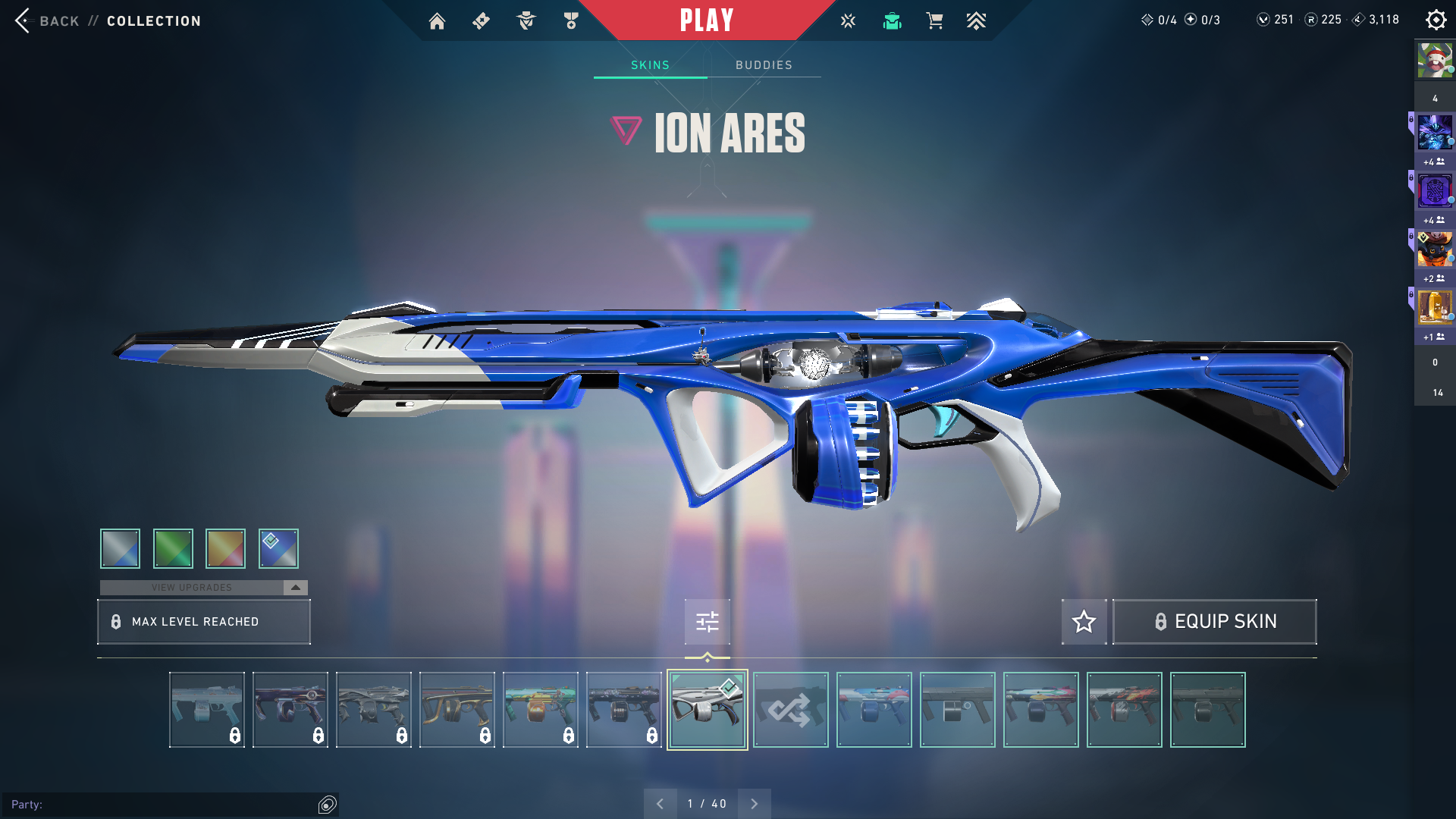Screen dimensions: 1456x819
Task: Open the settings gear icon
Action: [x=1436, y=20]
